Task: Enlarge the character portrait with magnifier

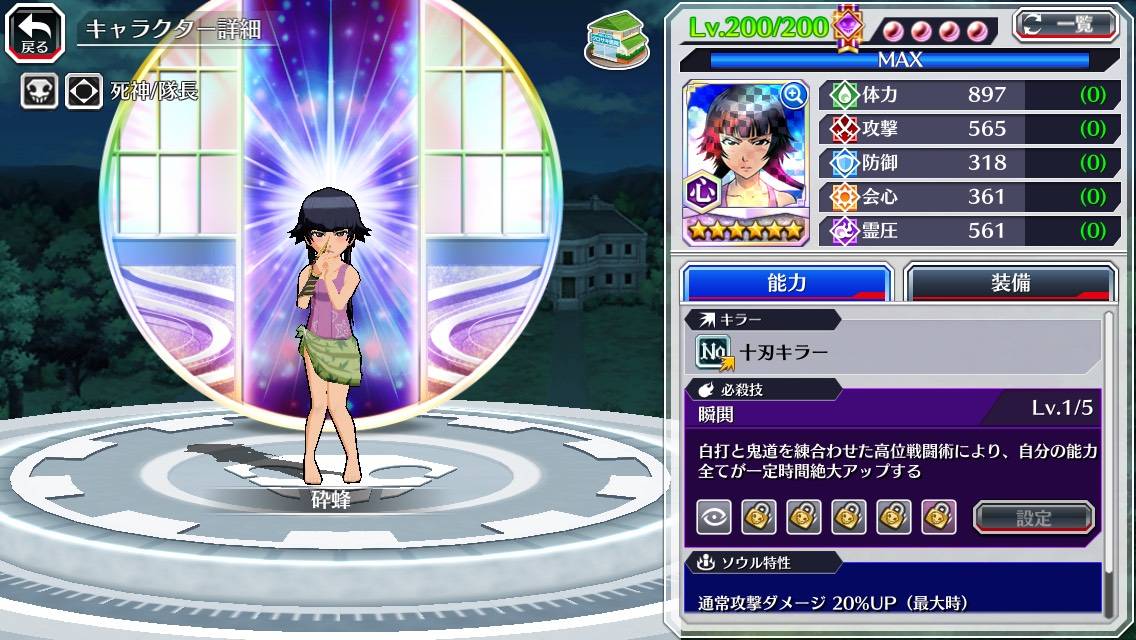Action: (794, 95)
